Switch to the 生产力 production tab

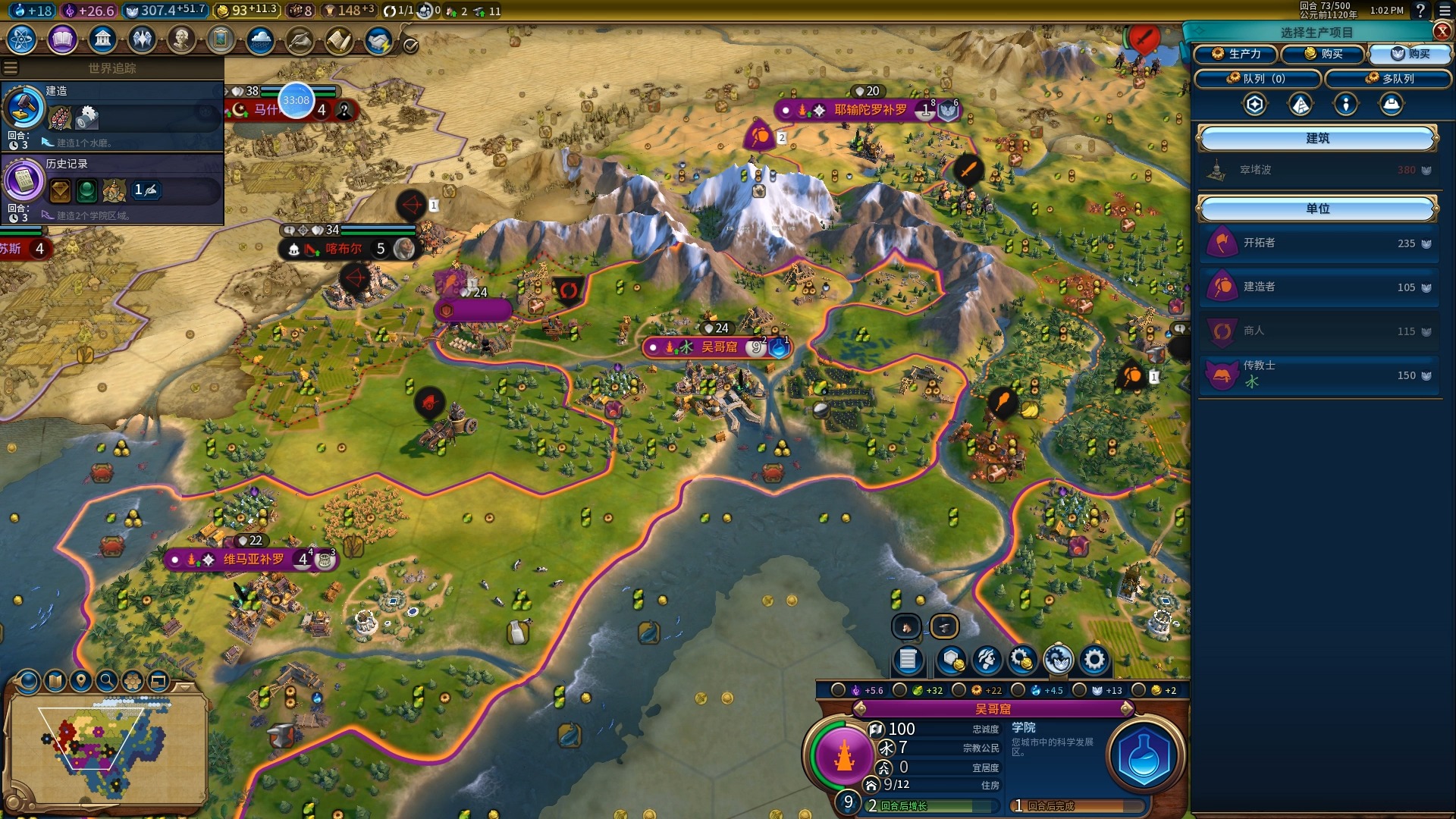1236,54
